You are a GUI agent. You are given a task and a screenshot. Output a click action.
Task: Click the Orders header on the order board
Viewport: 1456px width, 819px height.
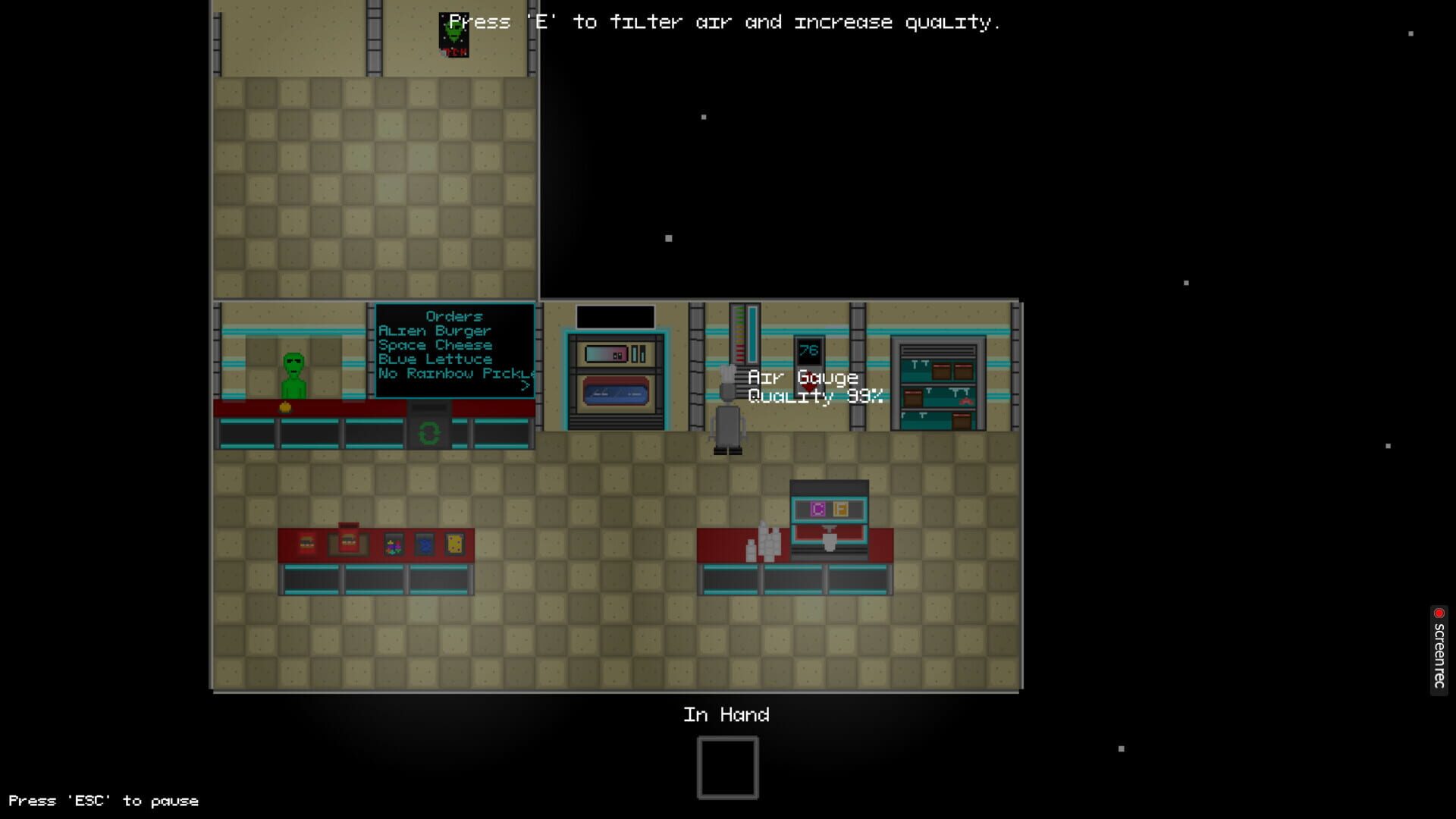(455, 316)
